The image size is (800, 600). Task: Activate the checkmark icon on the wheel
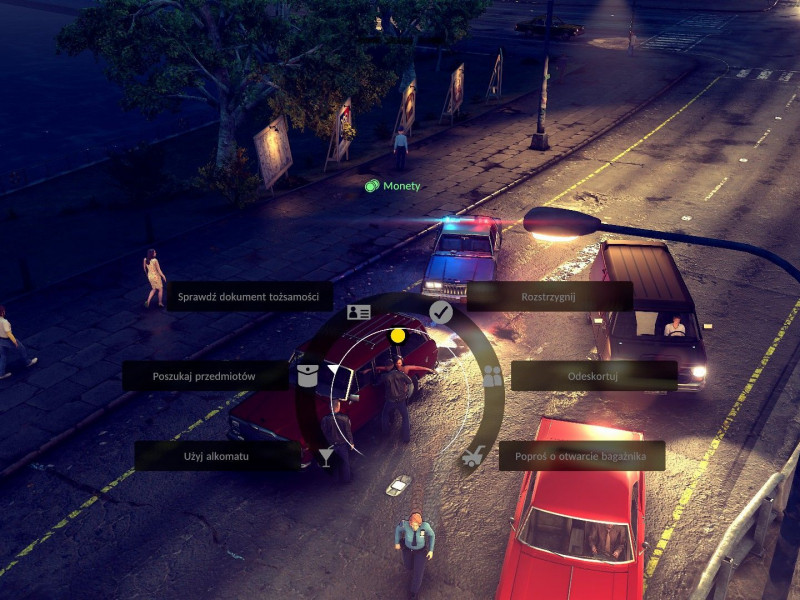pos(441,313)
